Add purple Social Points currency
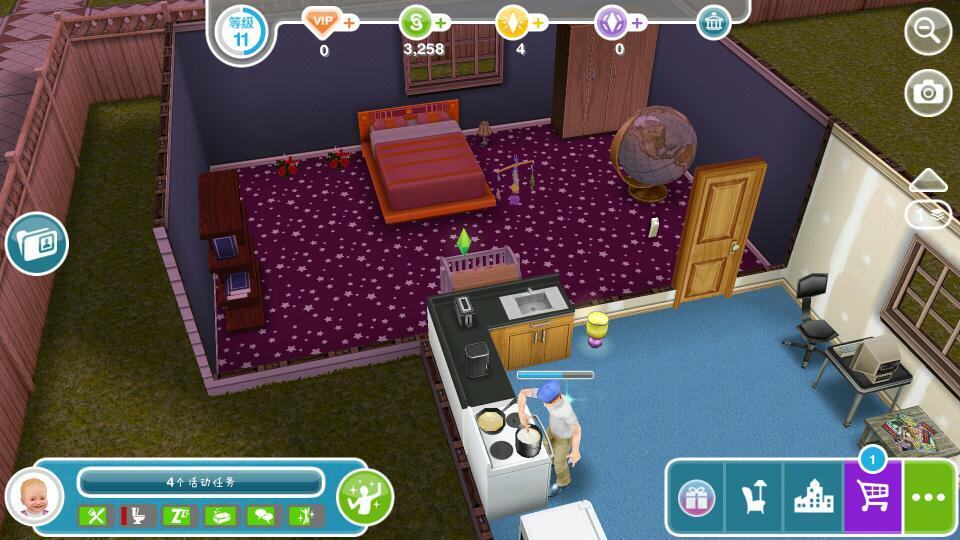 pos(611,22)
